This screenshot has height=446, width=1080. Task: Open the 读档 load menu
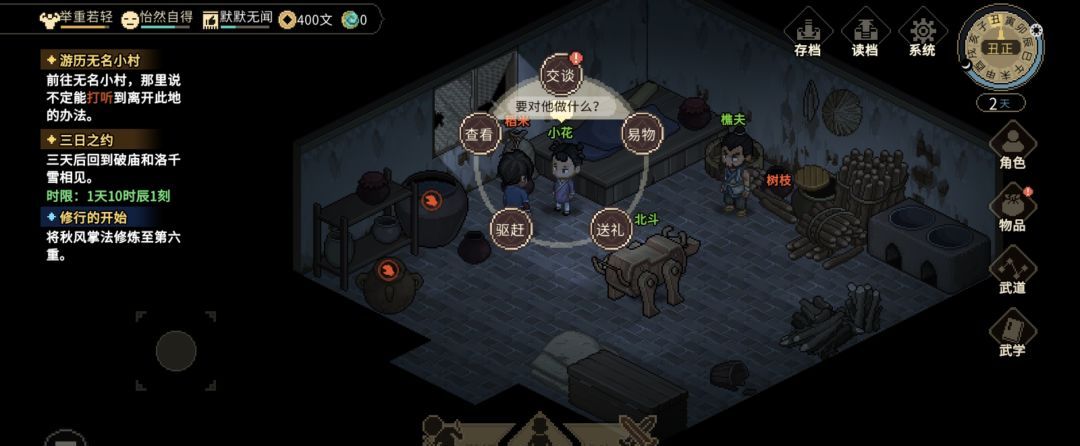click(865, 34)
